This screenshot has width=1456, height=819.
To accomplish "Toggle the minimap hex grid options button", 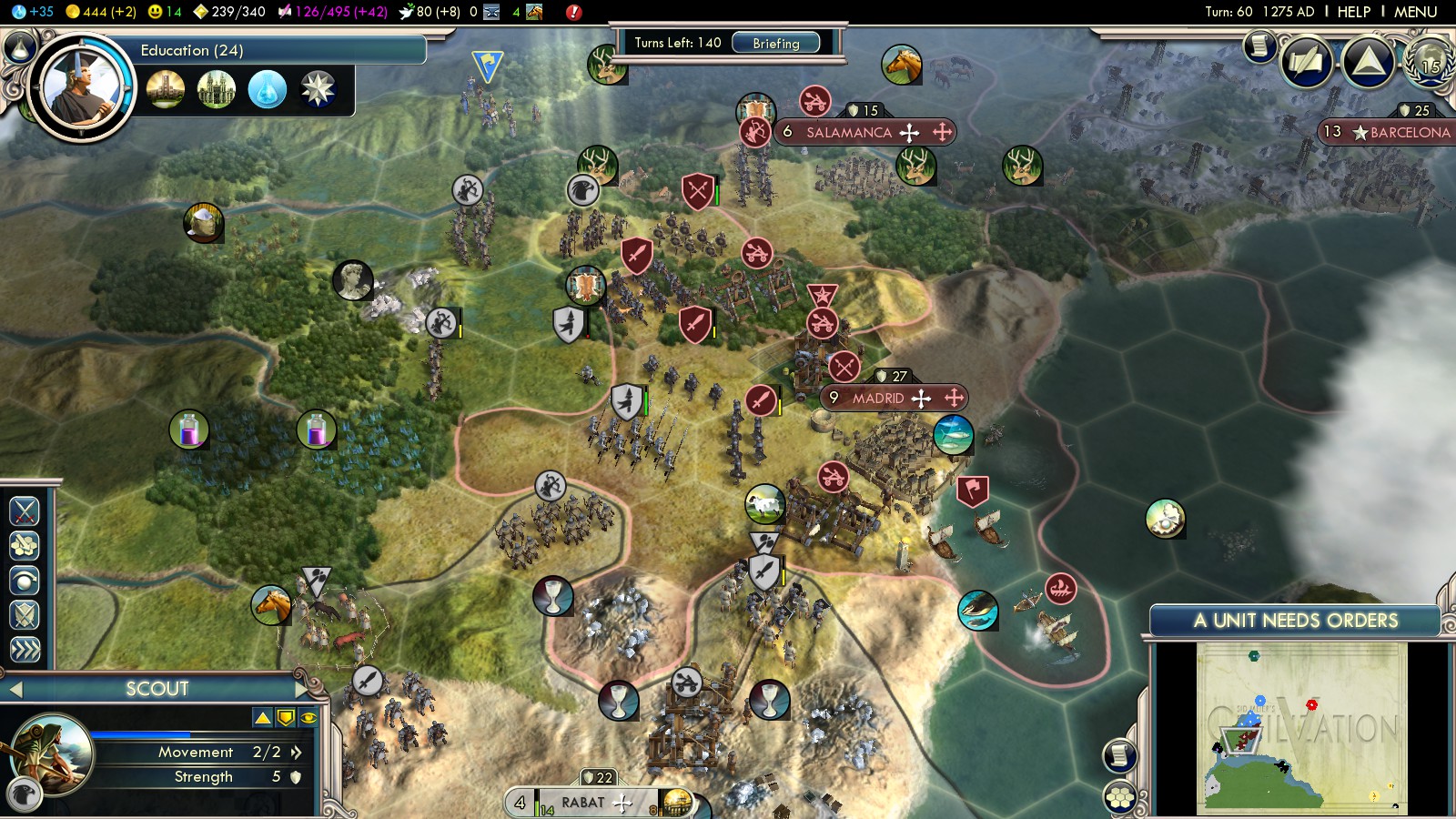I will coord(1120,798).
